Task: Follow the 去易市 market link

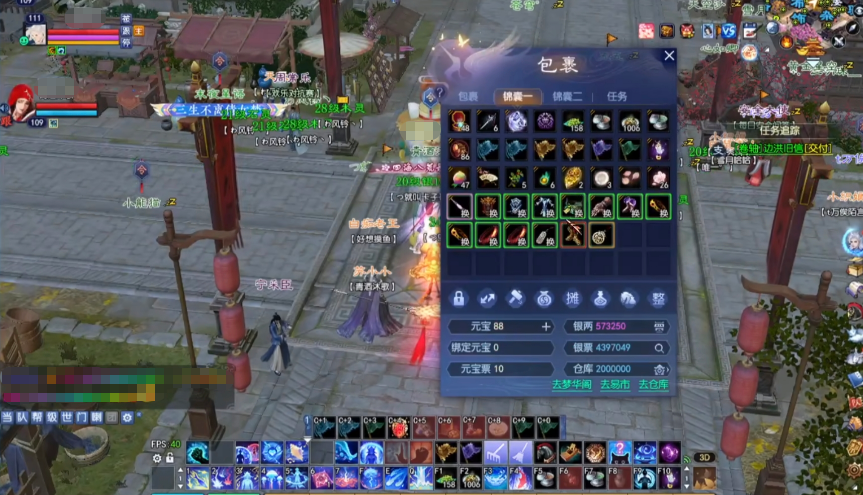Action: pos(615,384)
